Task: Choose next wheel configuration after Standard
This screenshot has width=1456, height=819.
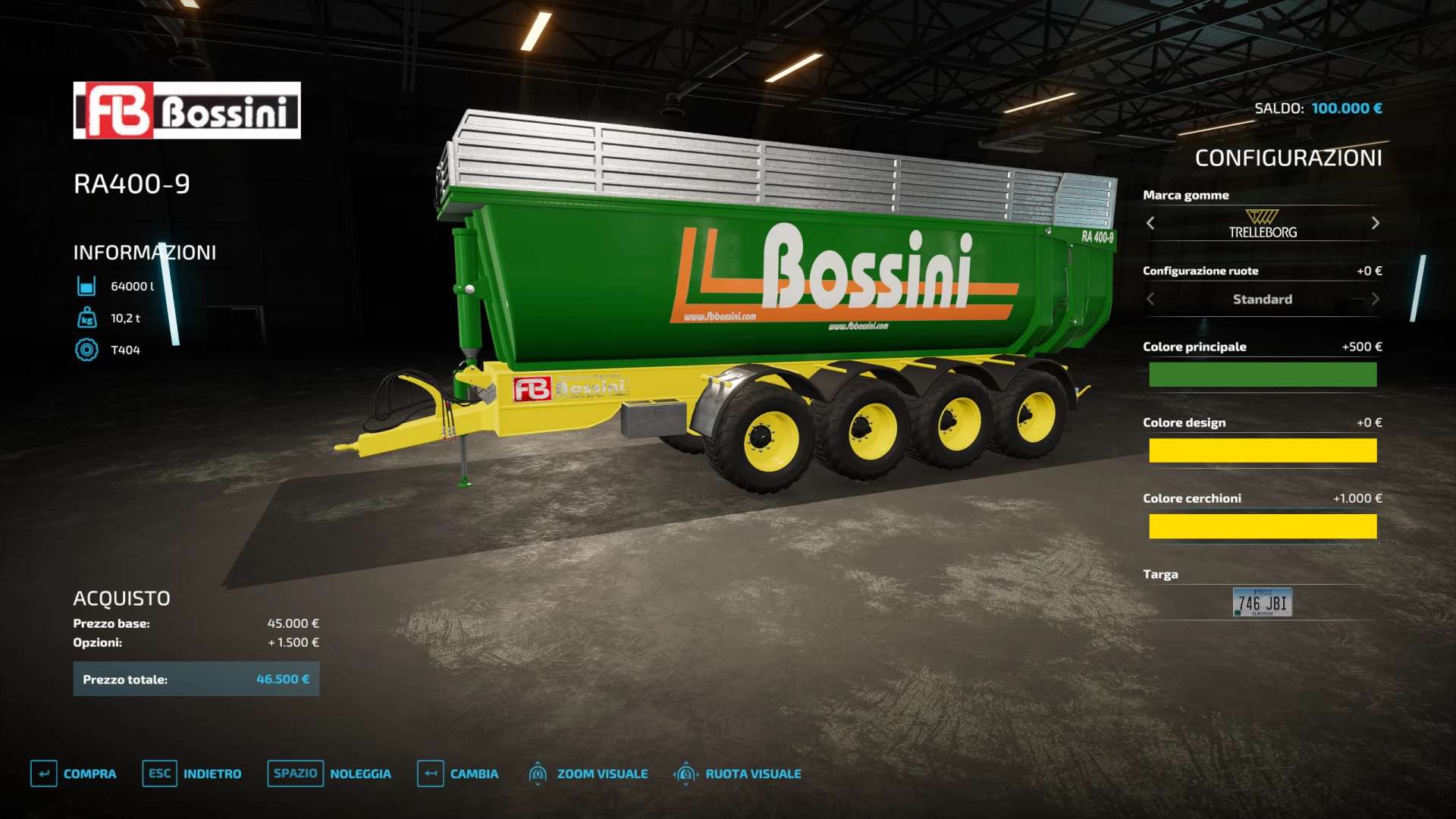Action: 1375,299
